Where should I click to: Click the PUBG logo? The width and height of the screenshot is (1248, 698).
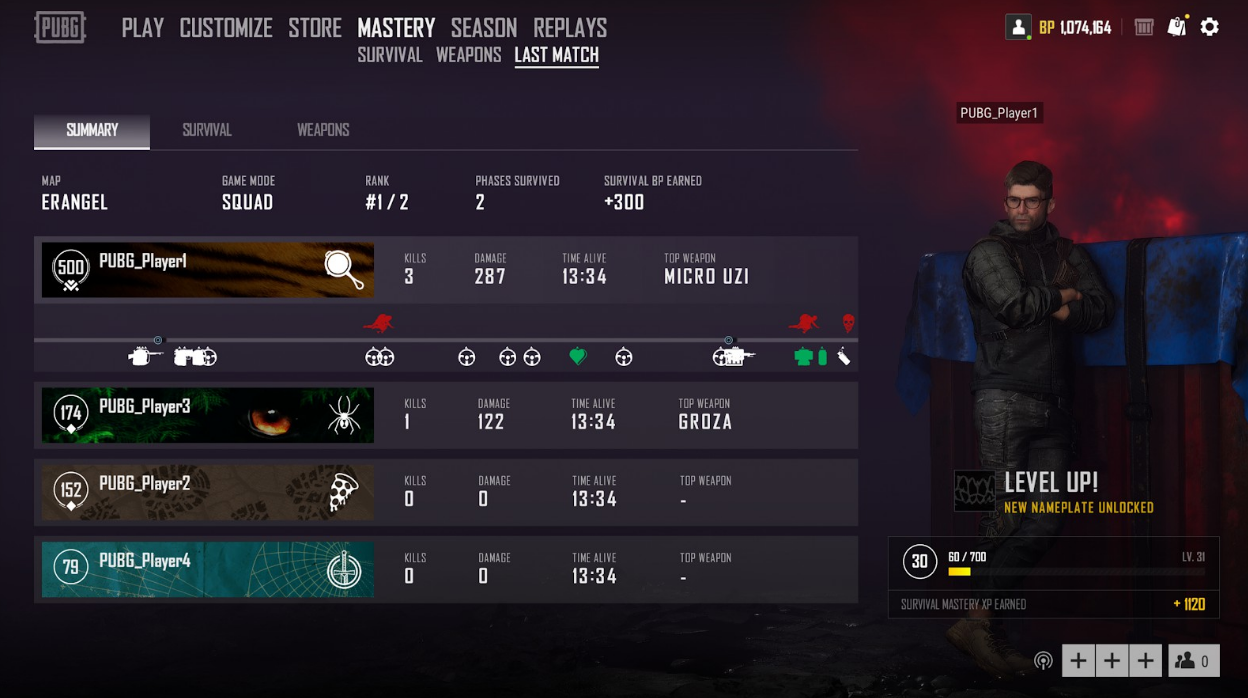[x=60, y=28]
